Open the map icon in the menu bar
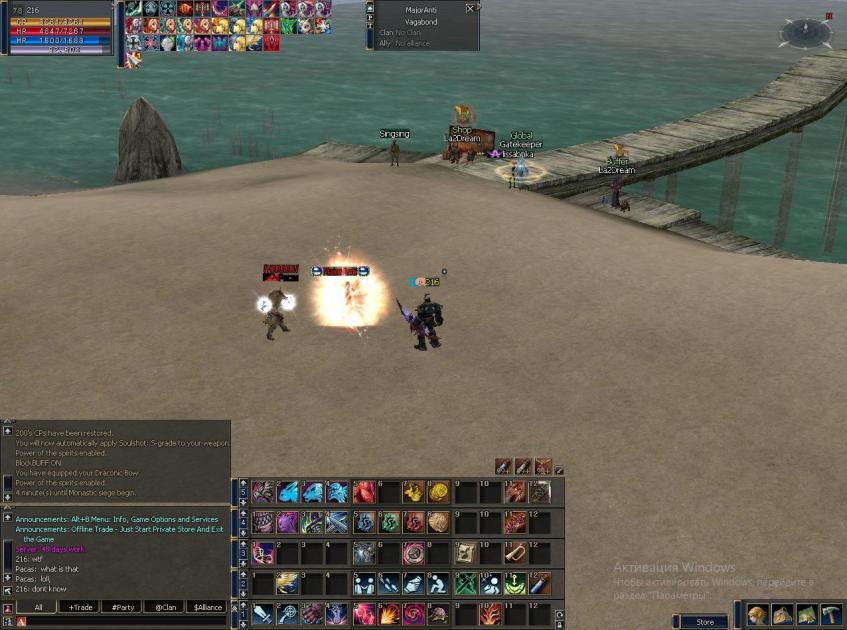 807,615
